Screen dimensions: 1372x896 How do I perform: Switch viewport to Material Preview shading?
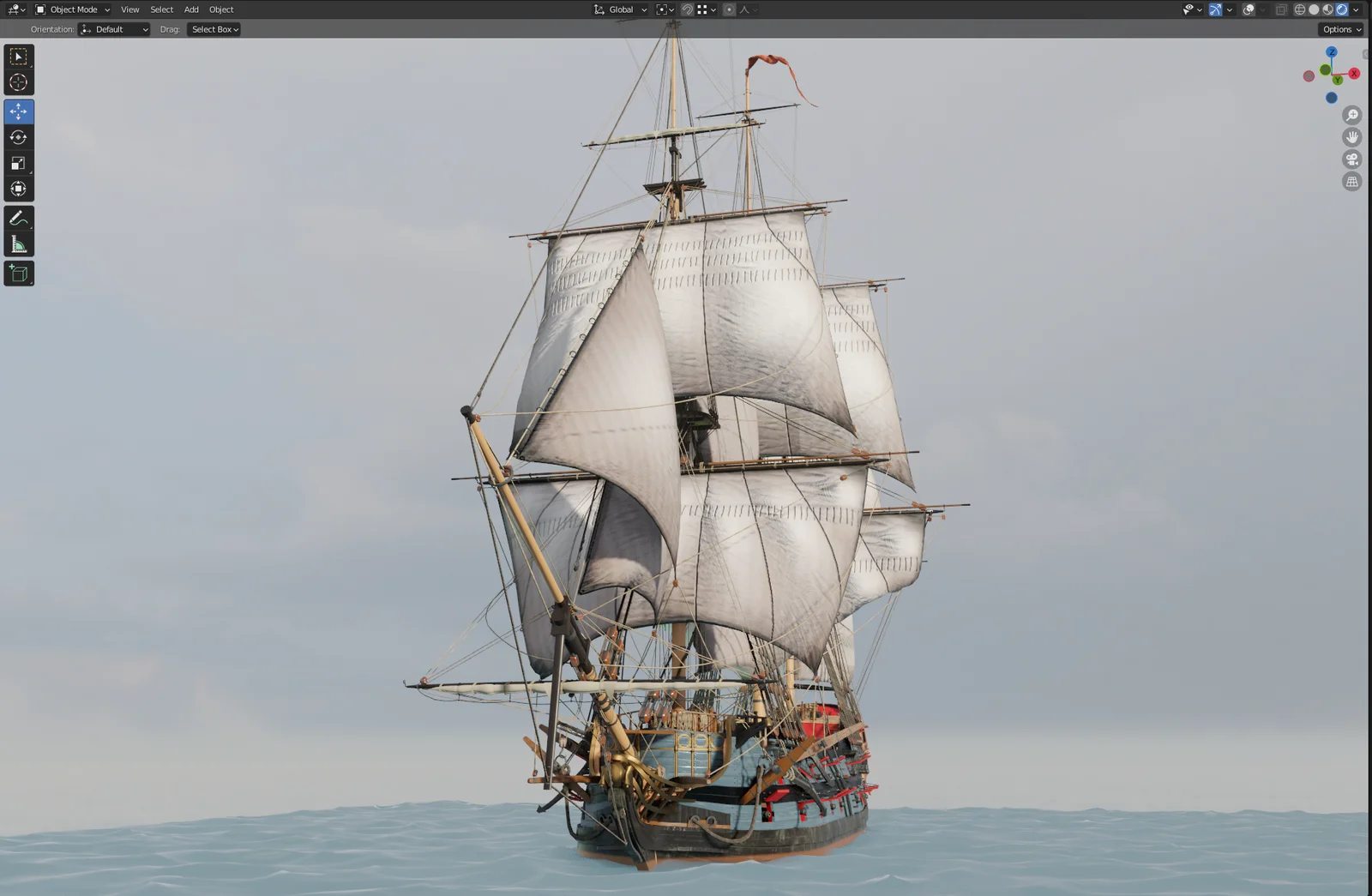[x=1327, y=9]
